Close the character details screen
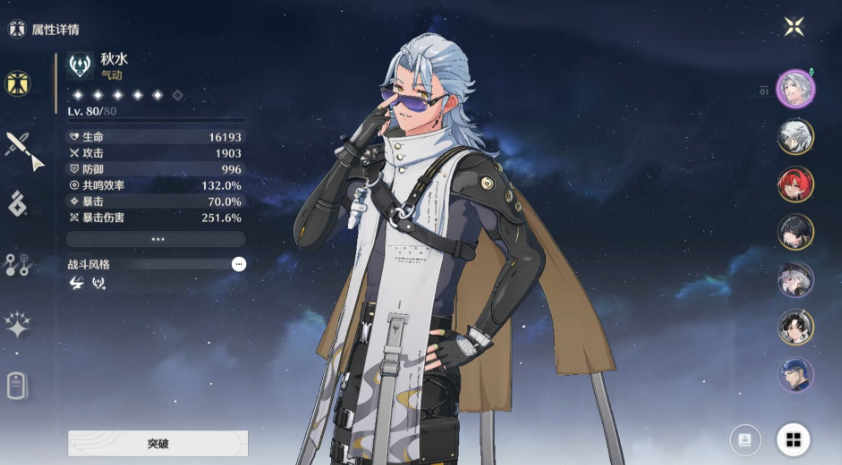Image resolution: width=842 pixels, height=465 pixels. [x=794, y=27]
